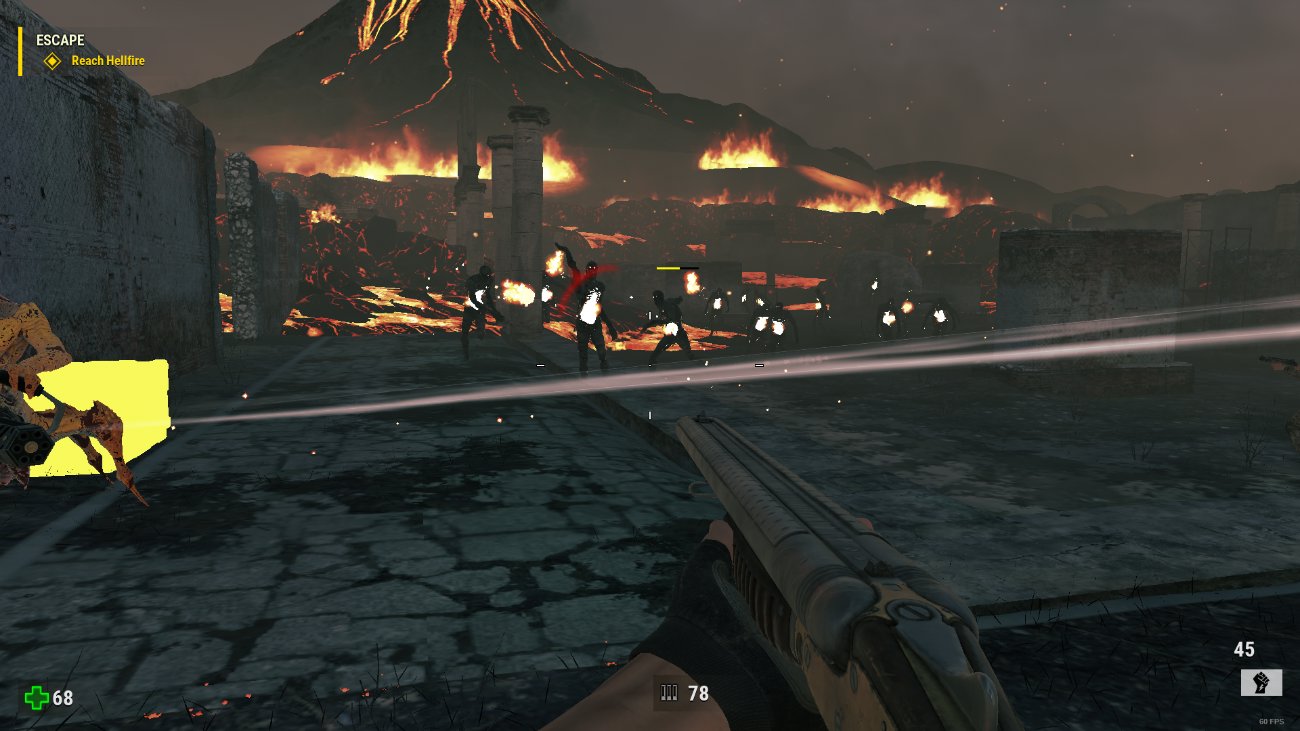
Task: Click the yellow diamond objective marker icon
Action: click(52, 60)
